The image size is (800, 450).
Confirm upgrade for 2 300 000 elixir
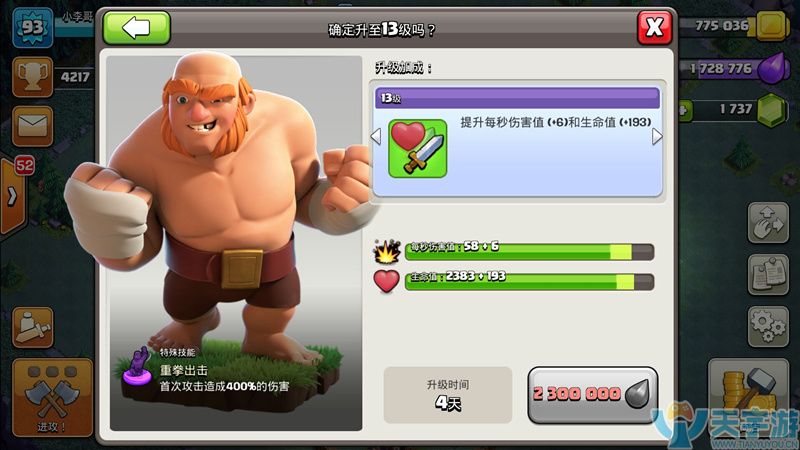593,394
